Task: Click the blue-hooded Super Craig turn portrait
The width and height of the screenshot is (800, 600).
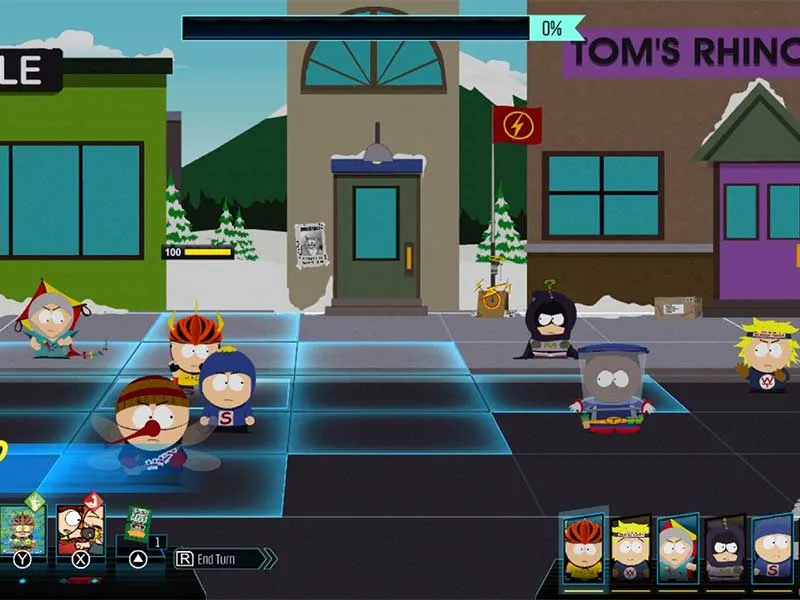Action: [x=772, y=548]
